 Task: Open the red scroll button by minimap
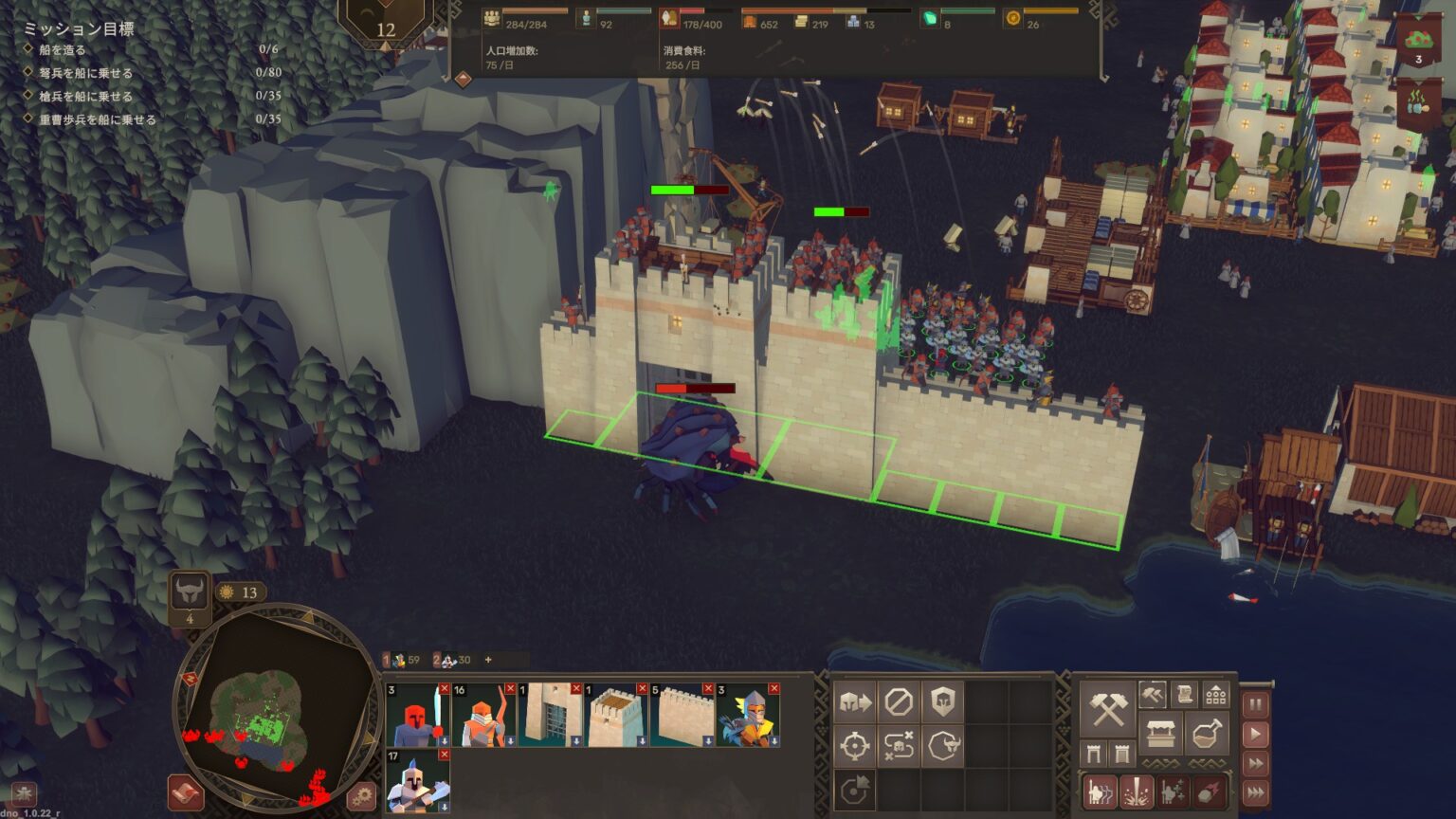(186, 793)
